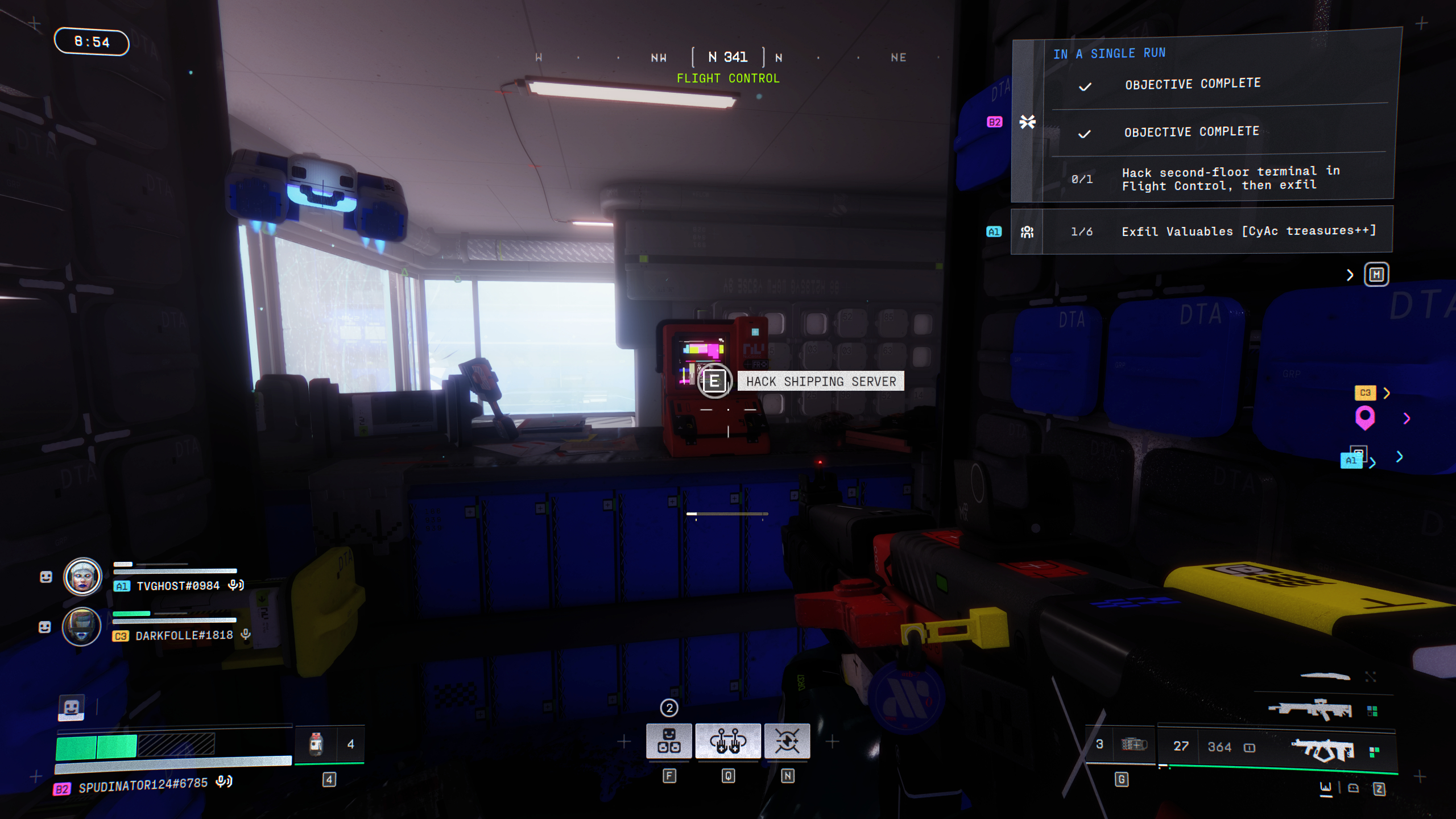Toggle the first Objective Complete checkmark
Image resolution: width=1456 pixels, height=819 pixels.
coord(1085,86)
